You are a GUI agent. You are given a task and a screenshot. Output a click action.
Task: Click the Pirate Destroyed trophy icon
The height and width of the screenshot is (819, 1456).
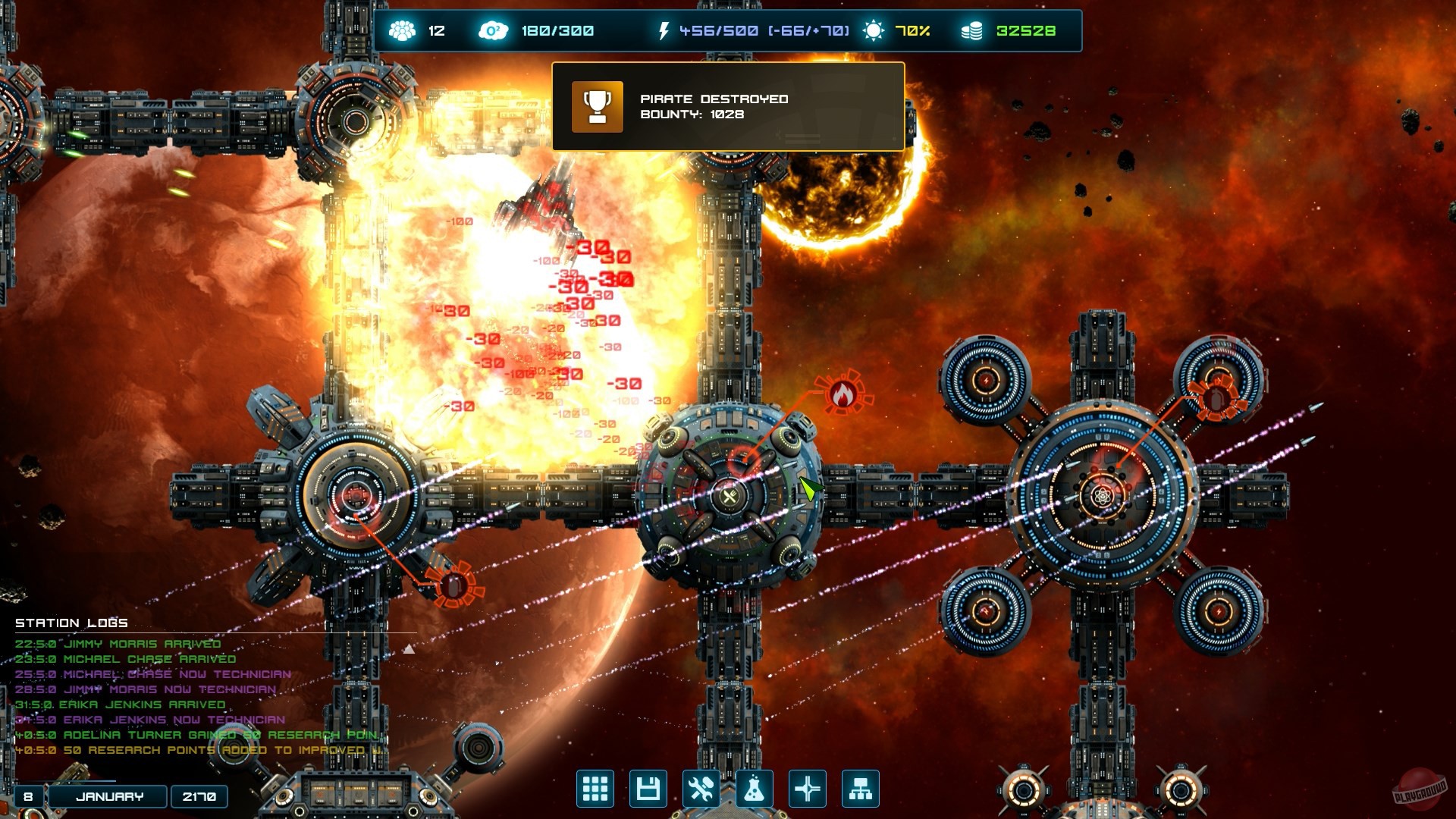[598, 108]
